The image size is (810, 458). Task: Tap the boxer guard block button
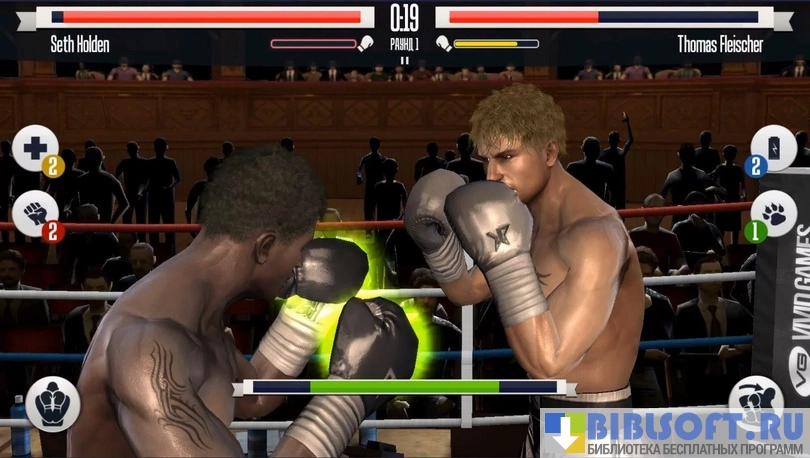53,403
